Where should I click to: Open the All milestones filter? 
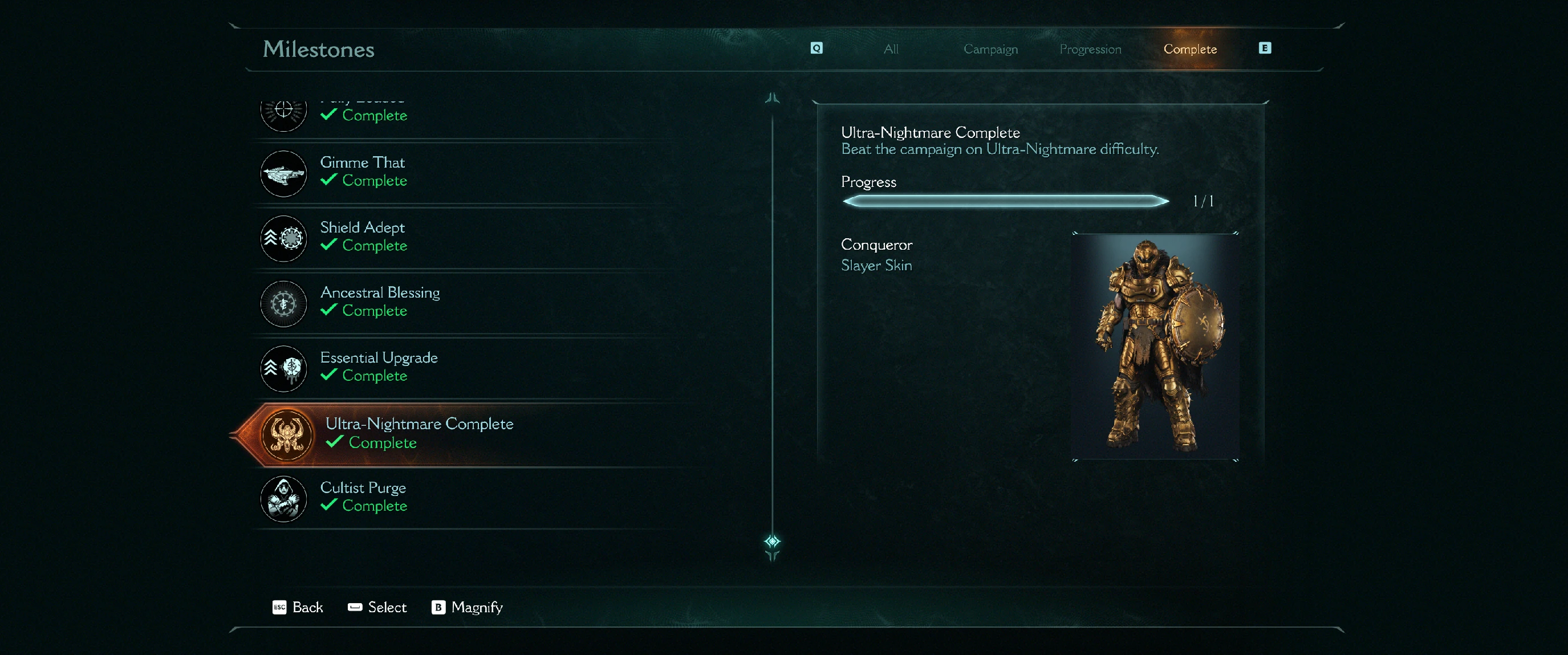[891, 49]
